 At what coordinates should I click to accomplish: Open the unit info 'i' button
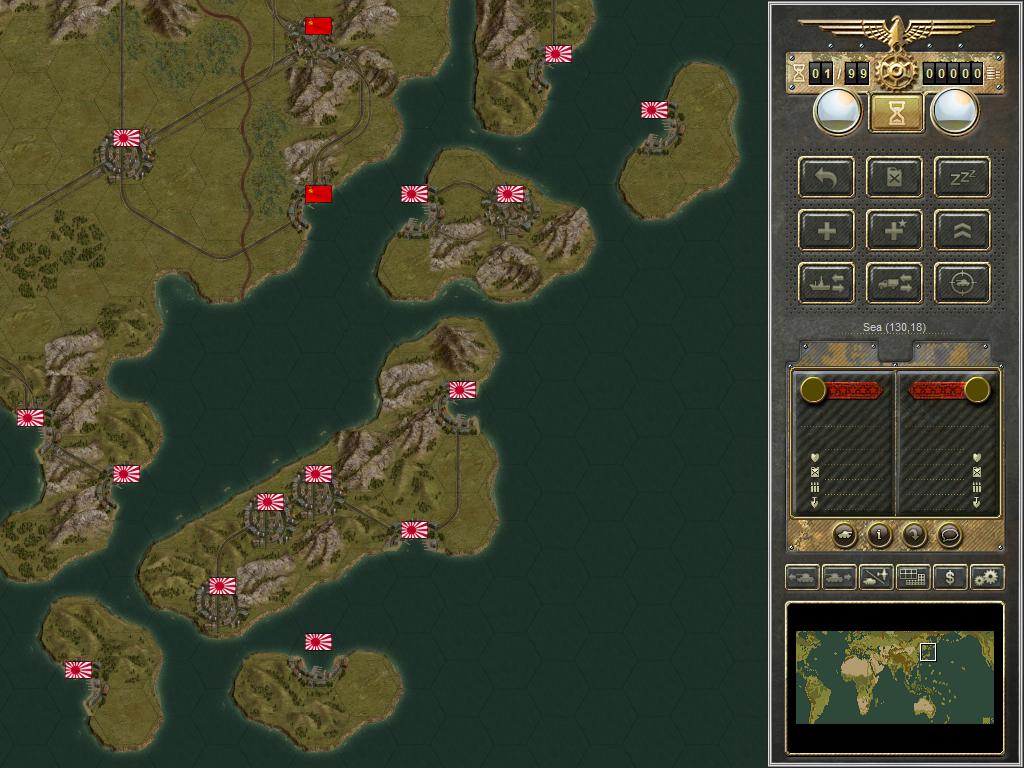tap(879, 535)
